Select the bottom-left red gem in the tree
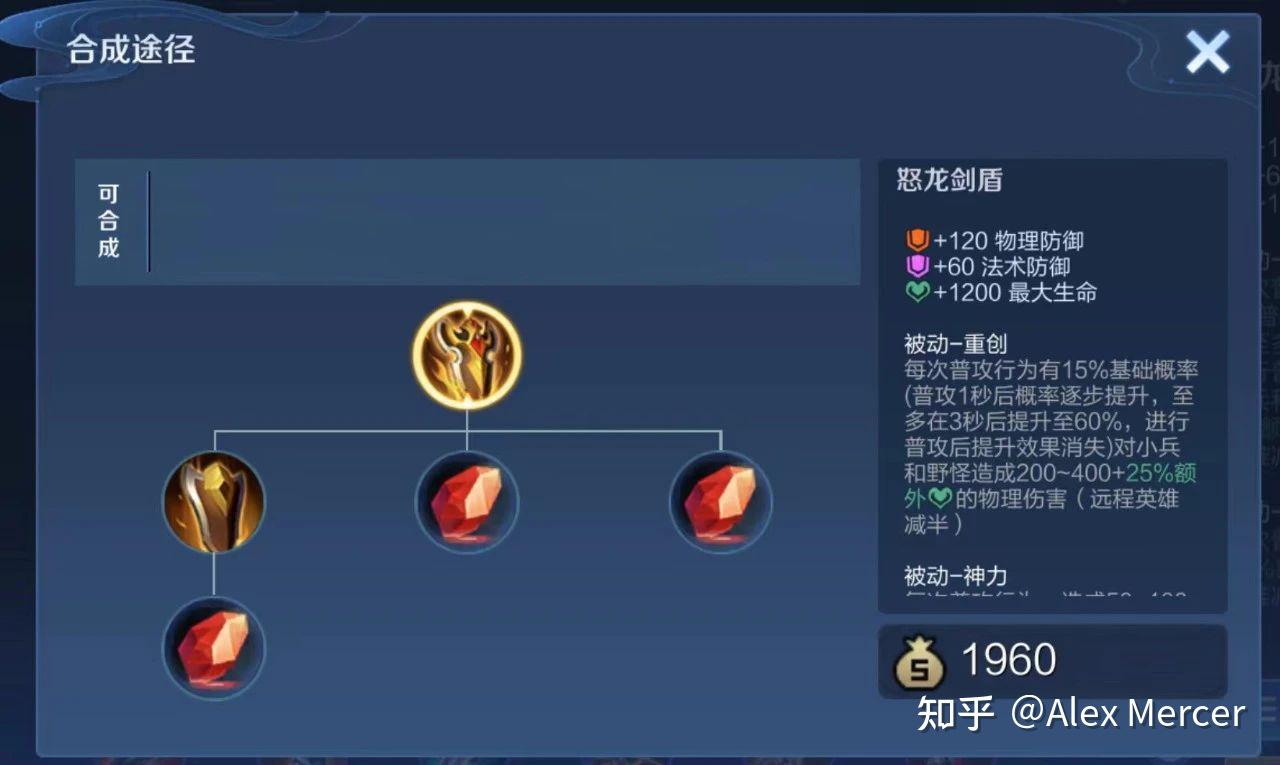The image size is (1280, 765). tap(213, 648)
